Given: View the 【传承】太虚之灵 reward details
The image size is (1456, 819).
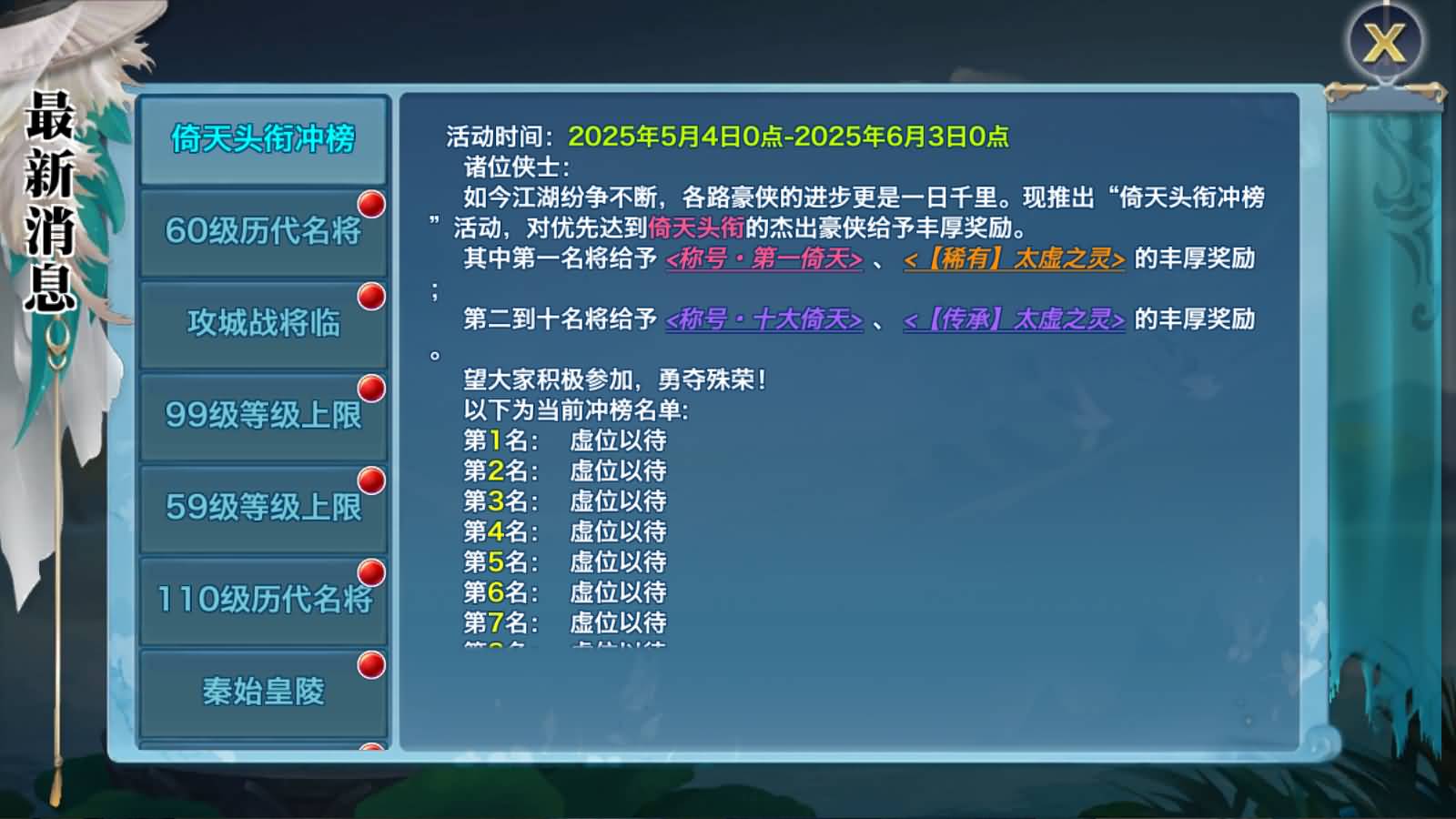Looking at the screenshot, I should coord(1011,320).
